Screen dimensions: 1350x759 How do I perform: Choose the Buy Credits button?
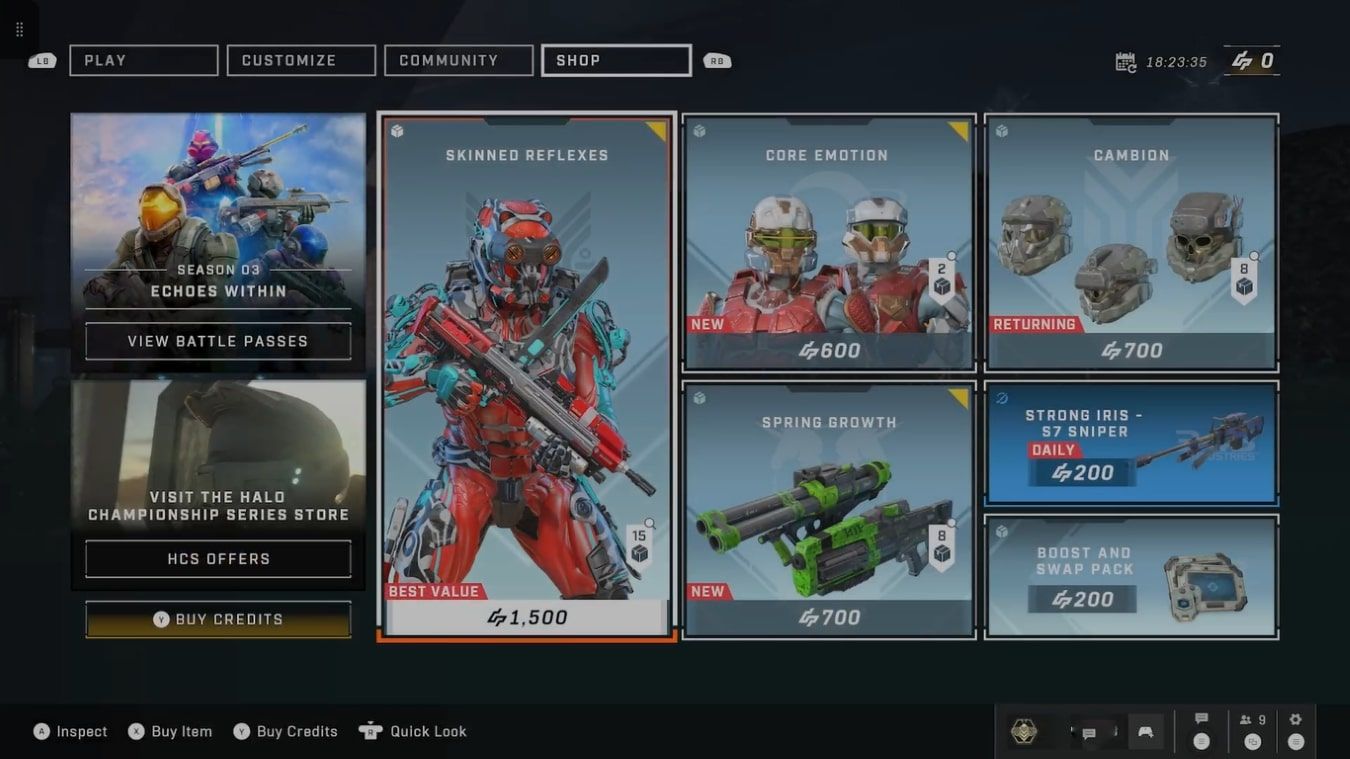coord(218,619)
